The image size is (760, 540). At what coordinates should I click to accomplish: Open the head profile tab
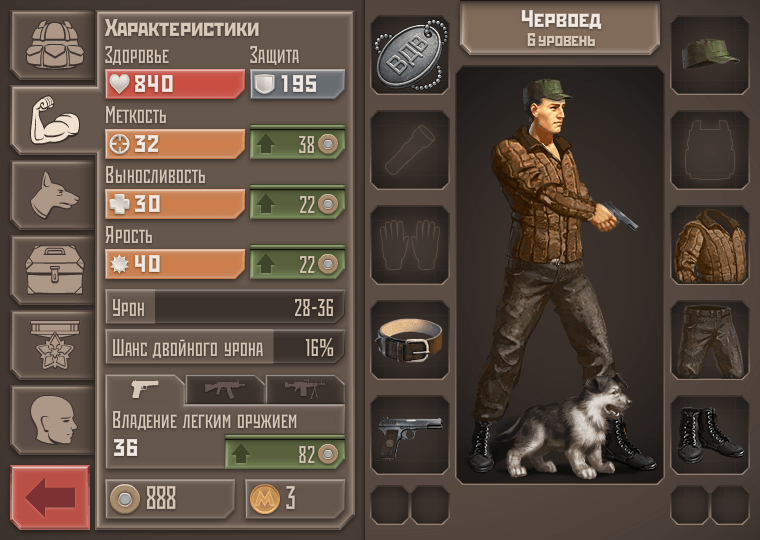tap(52, 418)
